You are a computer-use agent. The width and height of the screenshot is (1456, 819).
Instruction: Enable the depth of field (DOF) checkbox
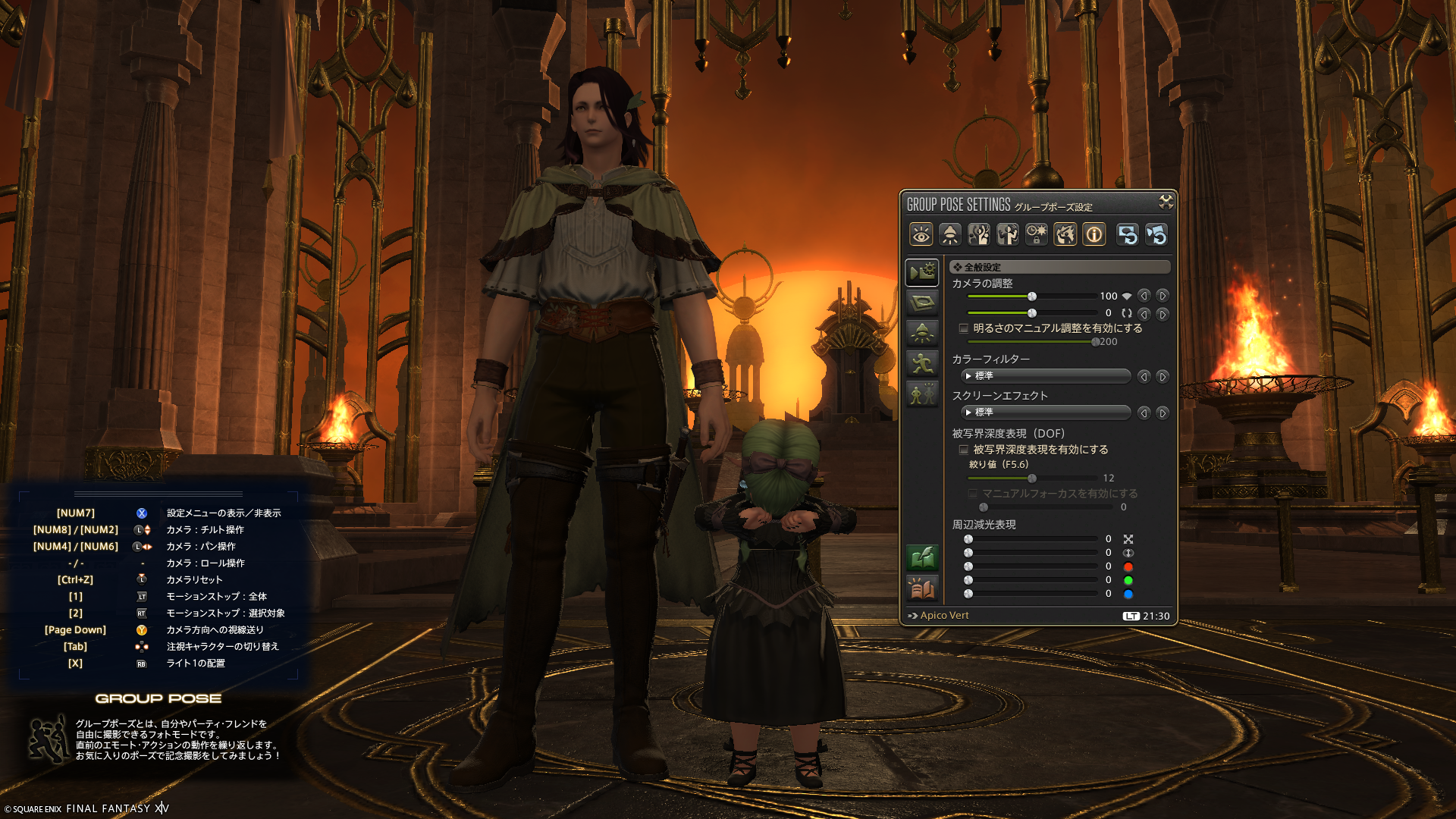[x=964, y=450]
